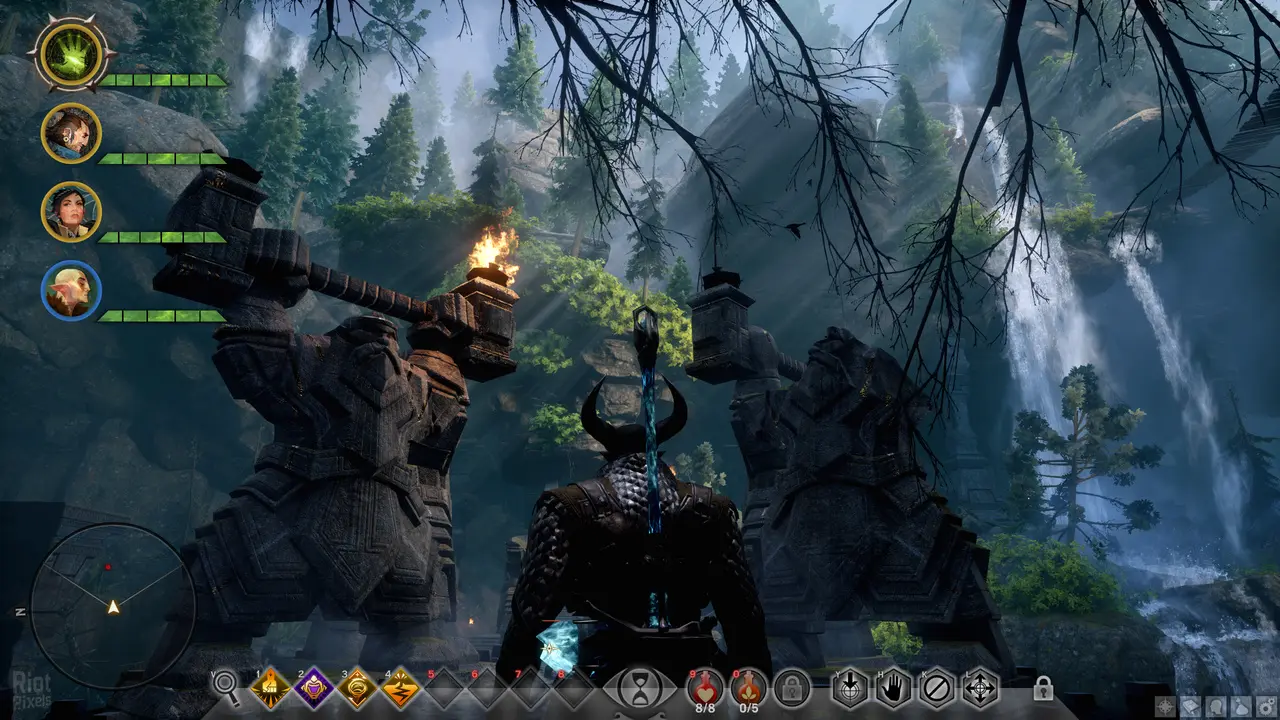Select Cassandra's party portrait
This screenshot has width=1280, height=720.
click(71, 212)
